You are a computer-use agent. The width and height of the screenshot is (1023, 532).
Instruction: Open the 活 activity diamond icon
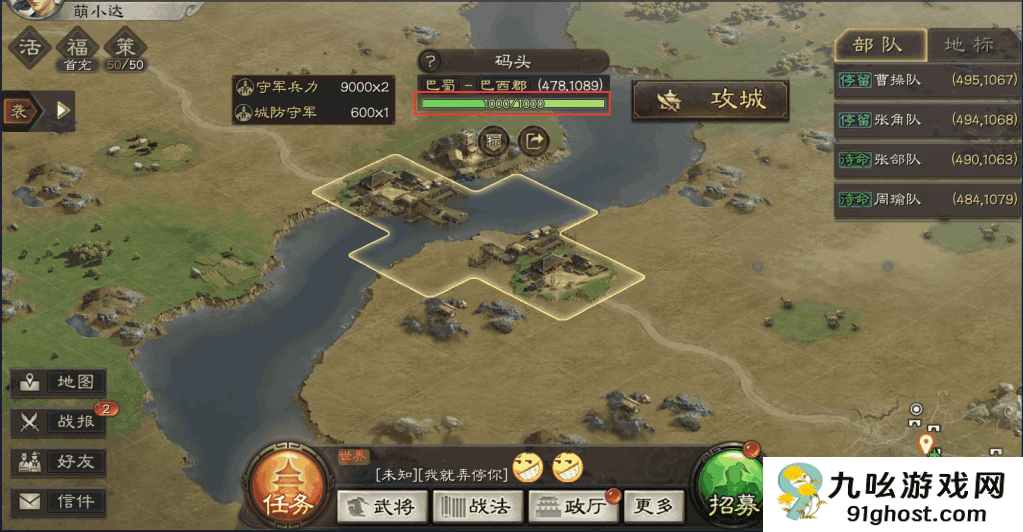[x=31, y=47]
